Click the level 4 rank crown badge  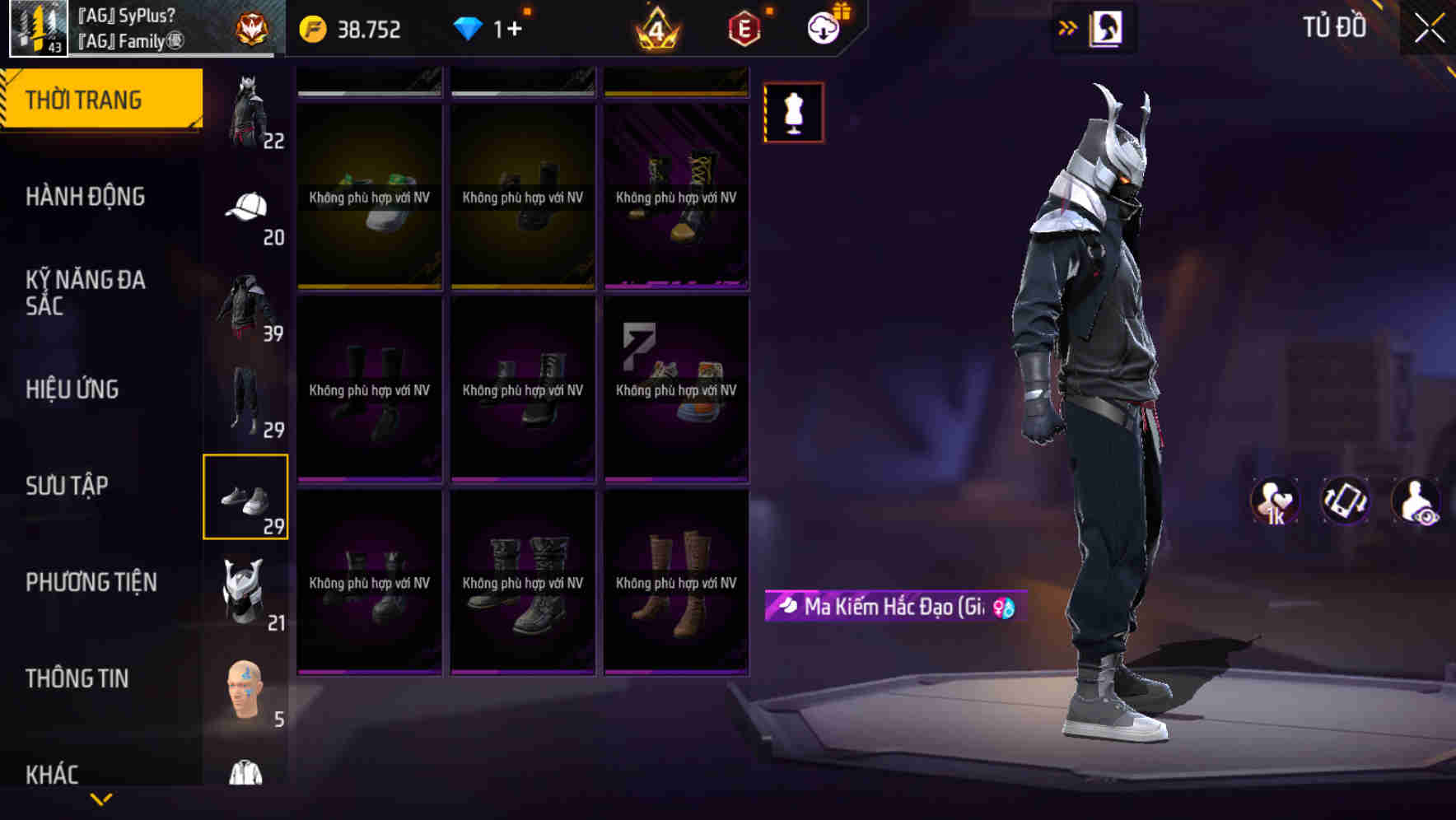point(657,27)
